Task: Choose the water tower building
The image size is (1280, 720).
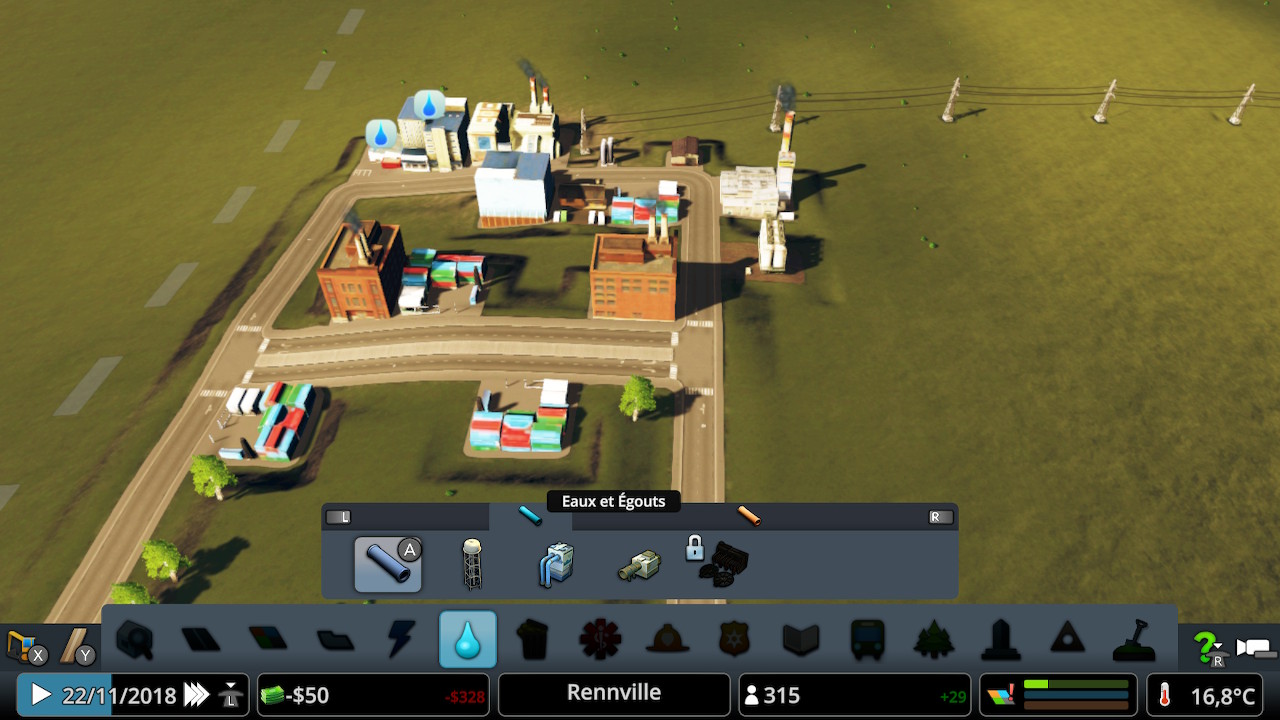Action: [471, 564]
